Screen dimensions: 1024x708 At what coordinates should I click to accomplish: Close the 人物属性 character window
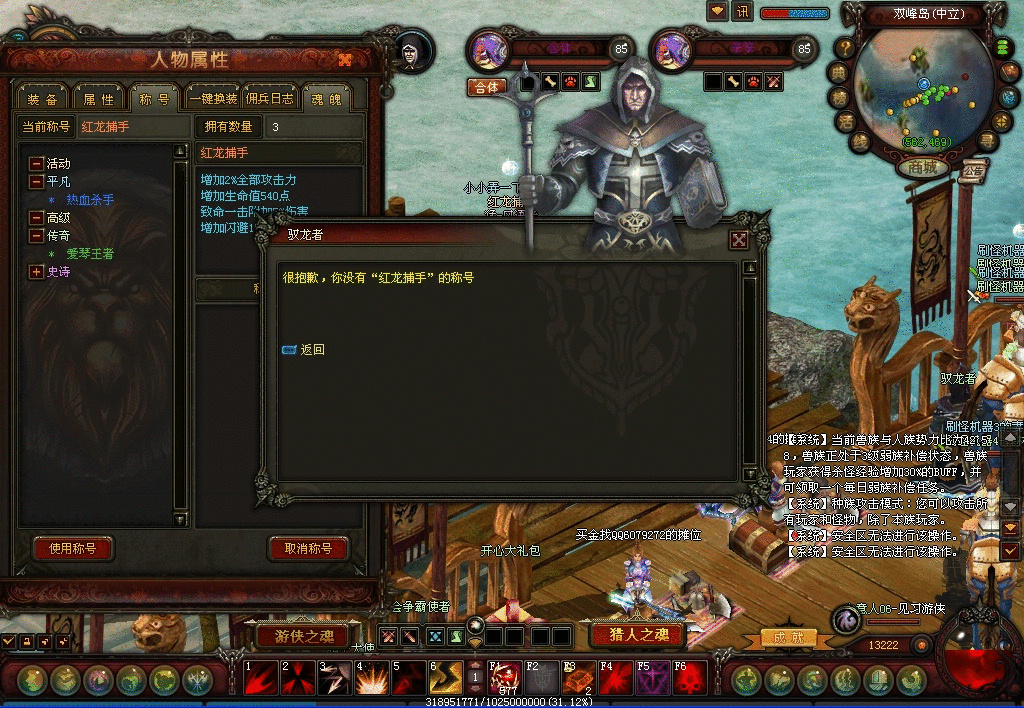coord(345,59)
